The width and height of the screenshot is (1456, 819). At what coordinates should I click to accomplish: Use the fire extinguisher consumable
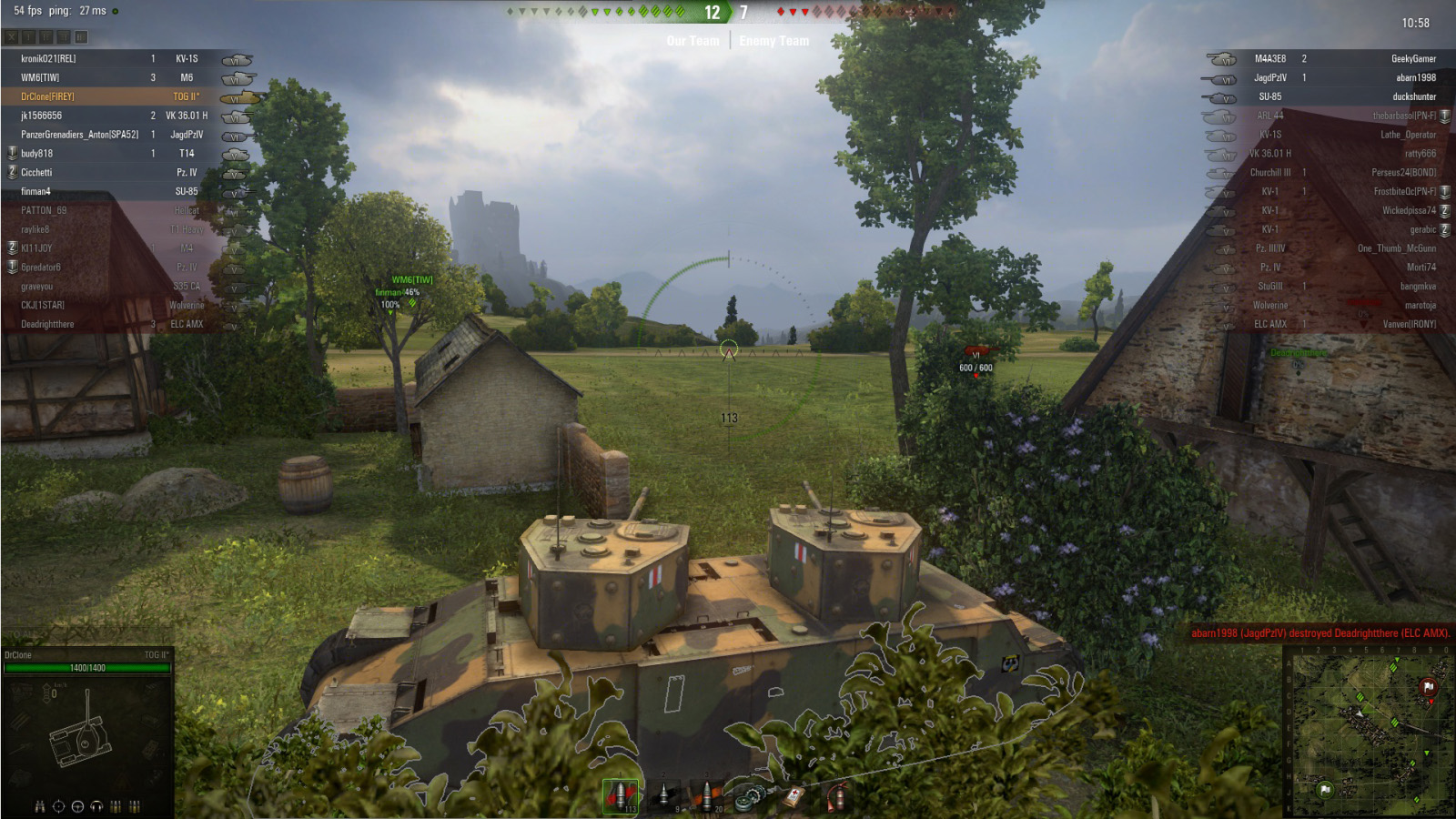836,797
